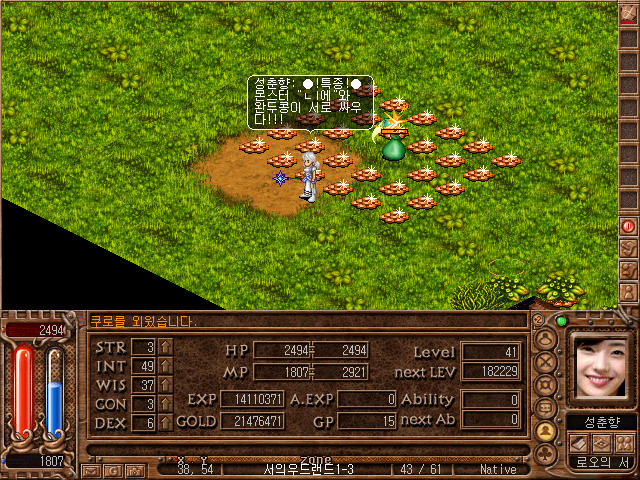The height and width of the screenshot is (480, 640).
Task: Increase INT using the arrow button
Action: tap(166, 366)
